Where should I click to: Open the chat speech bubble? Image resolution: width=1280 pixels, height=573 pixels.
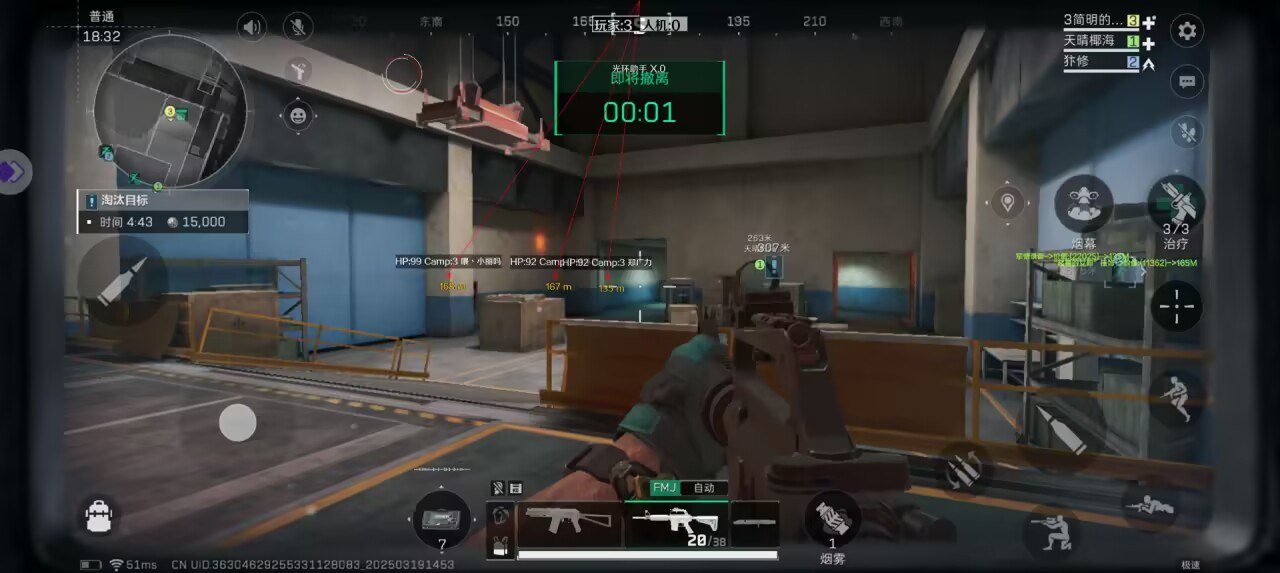[1187, 82]
